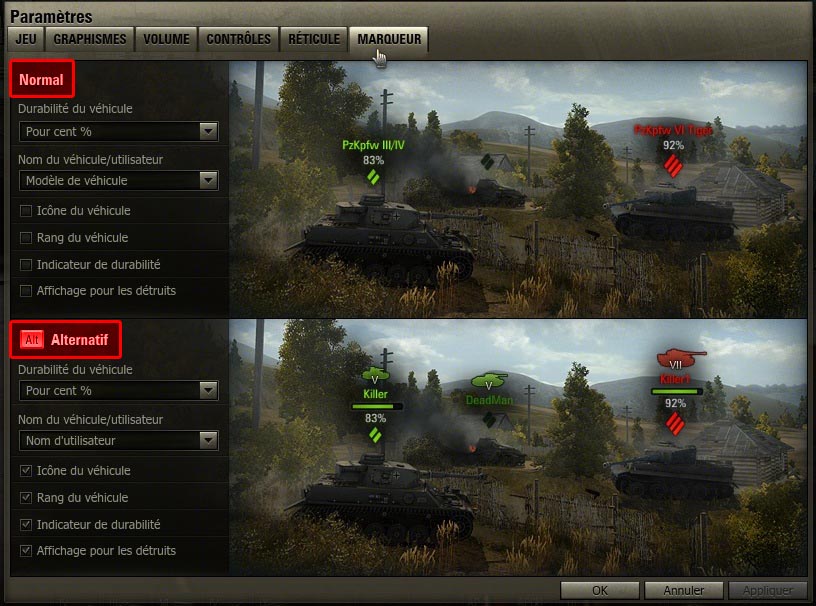This screenshot has width=816, height=606.
Task: Confirm settings with the OK button
Action: [x=600, y=590]
